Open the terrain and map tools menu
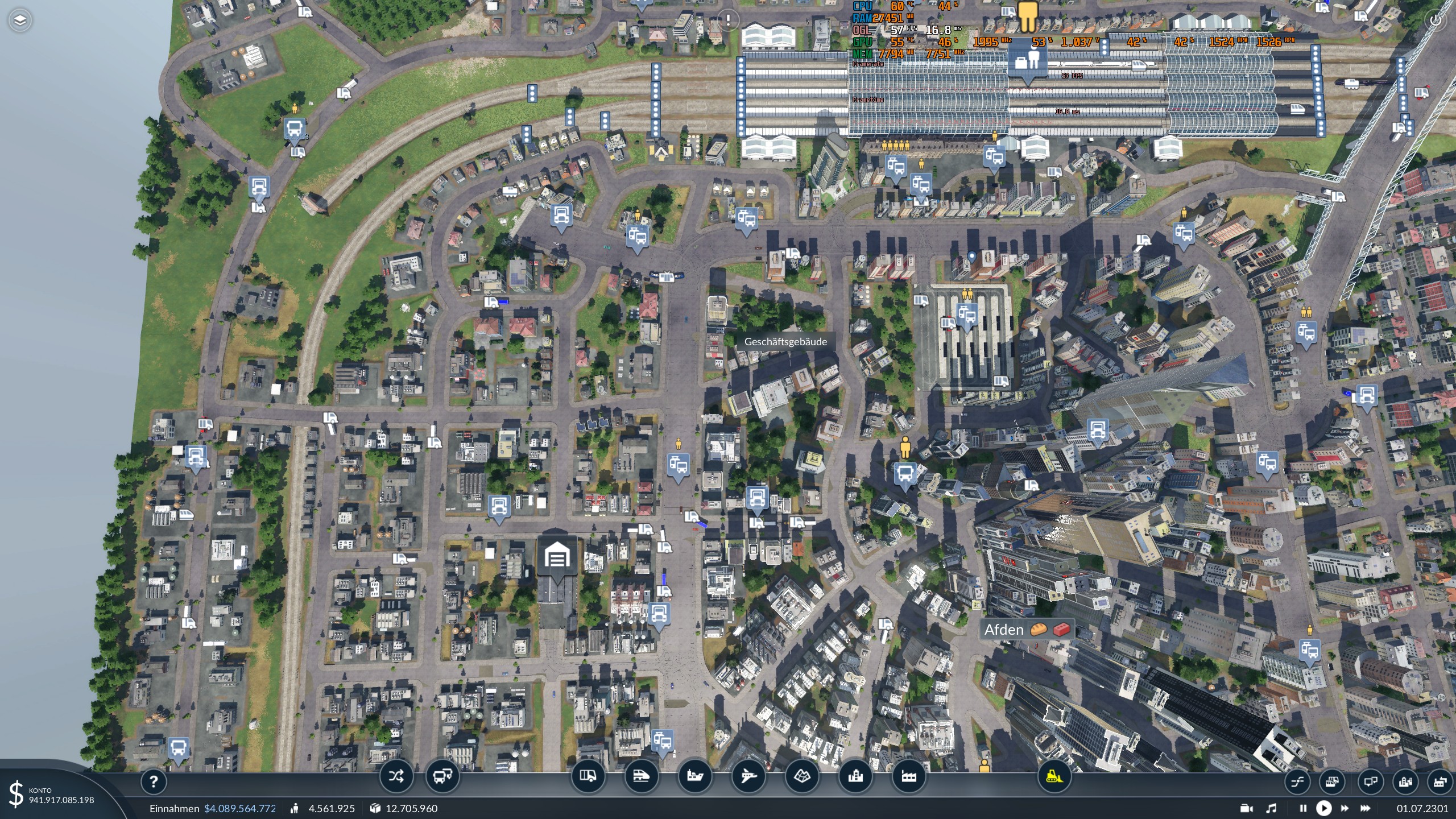The image size is (1456, 819). tap(801, 775)
